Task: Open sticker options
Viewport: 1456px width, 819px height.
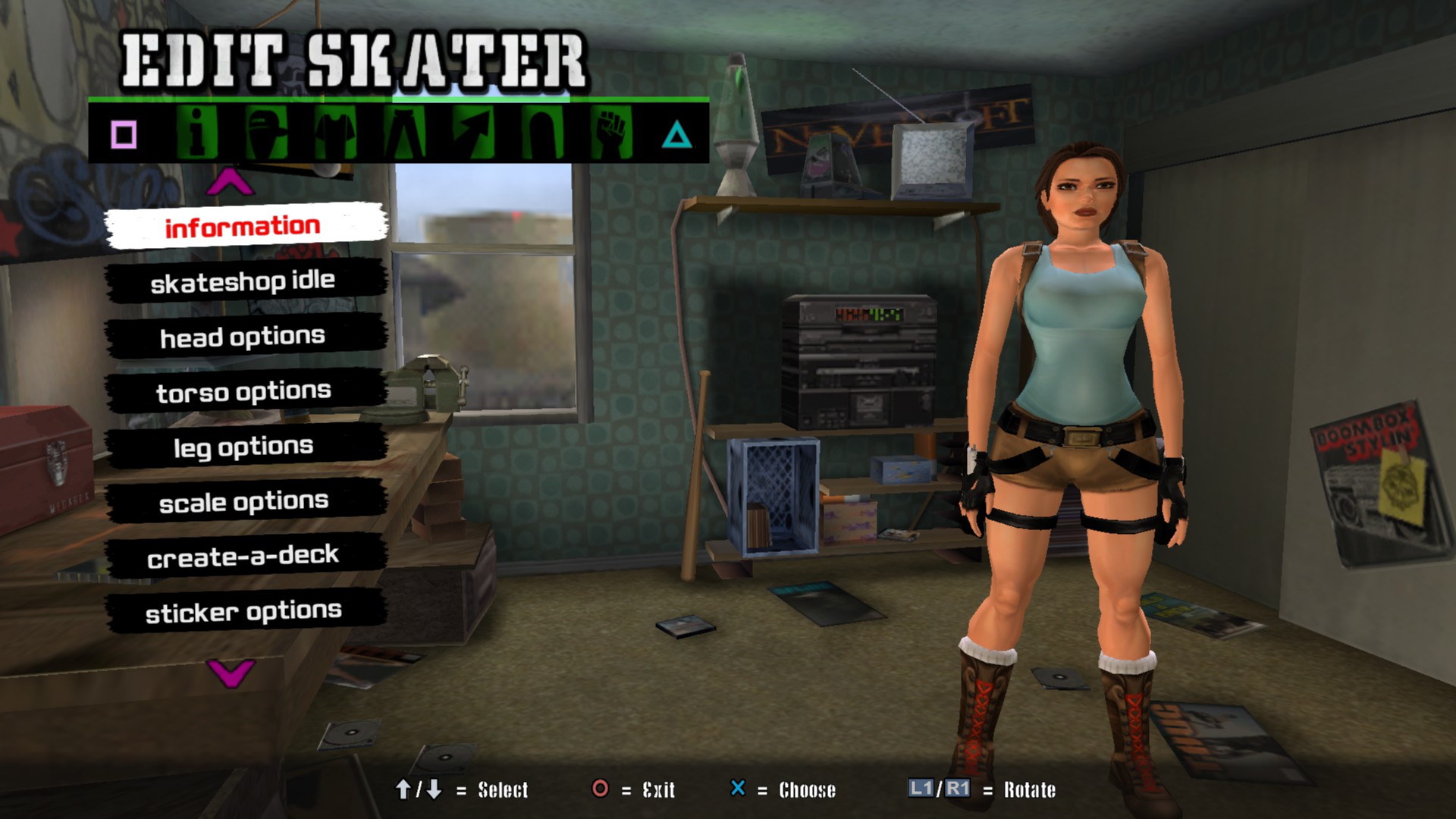Action: [244, 611]
